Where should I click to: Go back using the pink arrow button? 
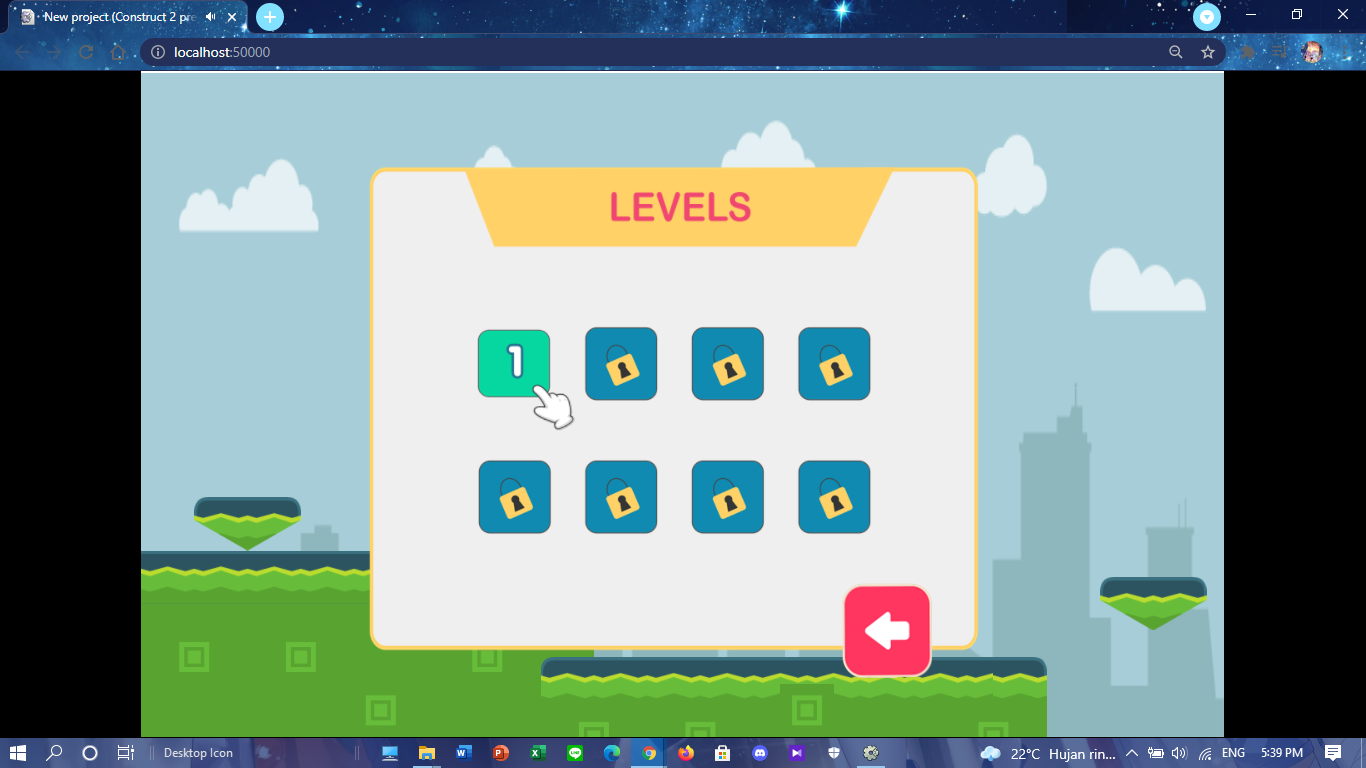pos(886,630)
